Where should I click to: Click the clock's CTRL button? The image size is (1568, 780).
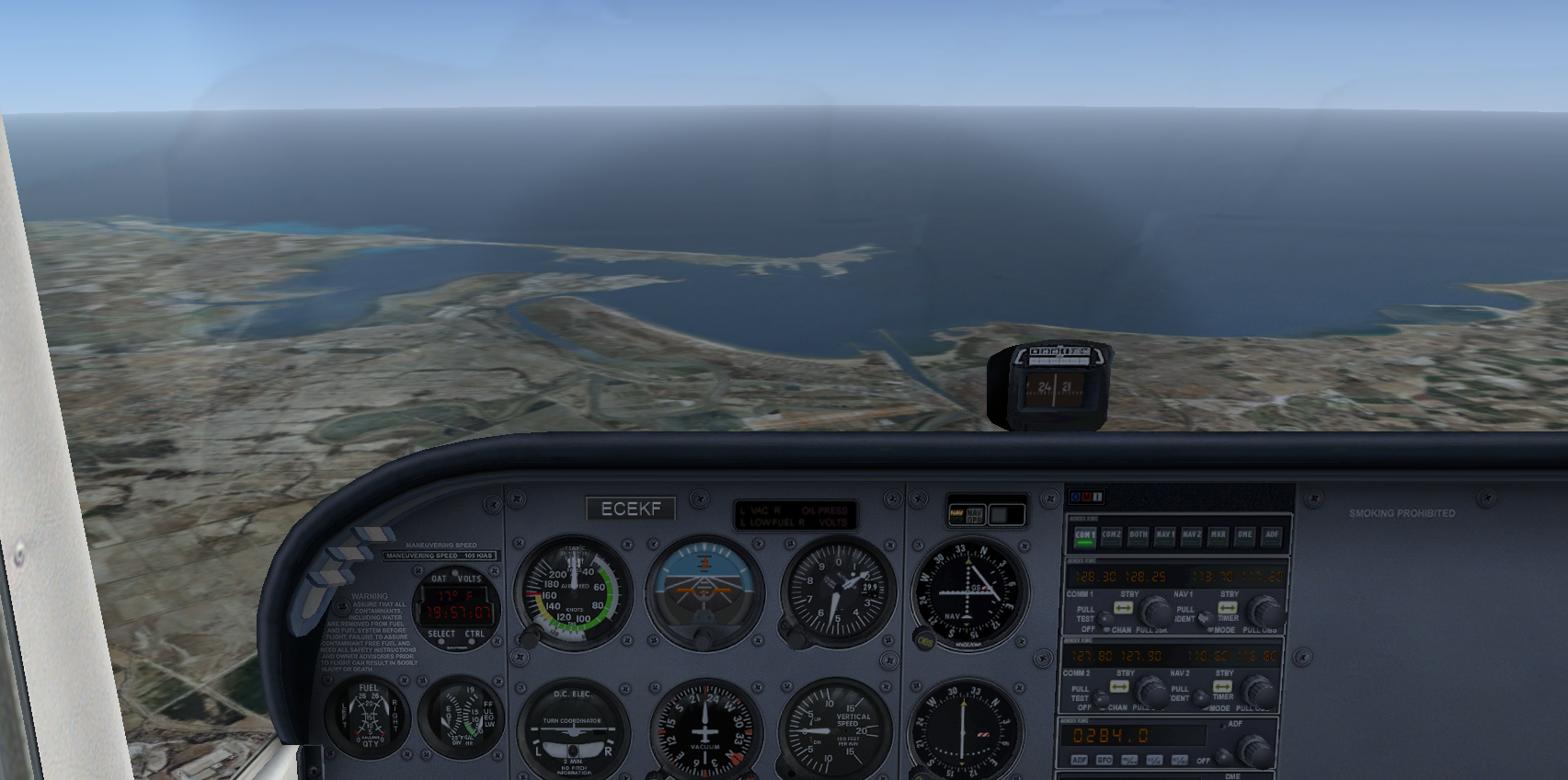click(475, 635)
